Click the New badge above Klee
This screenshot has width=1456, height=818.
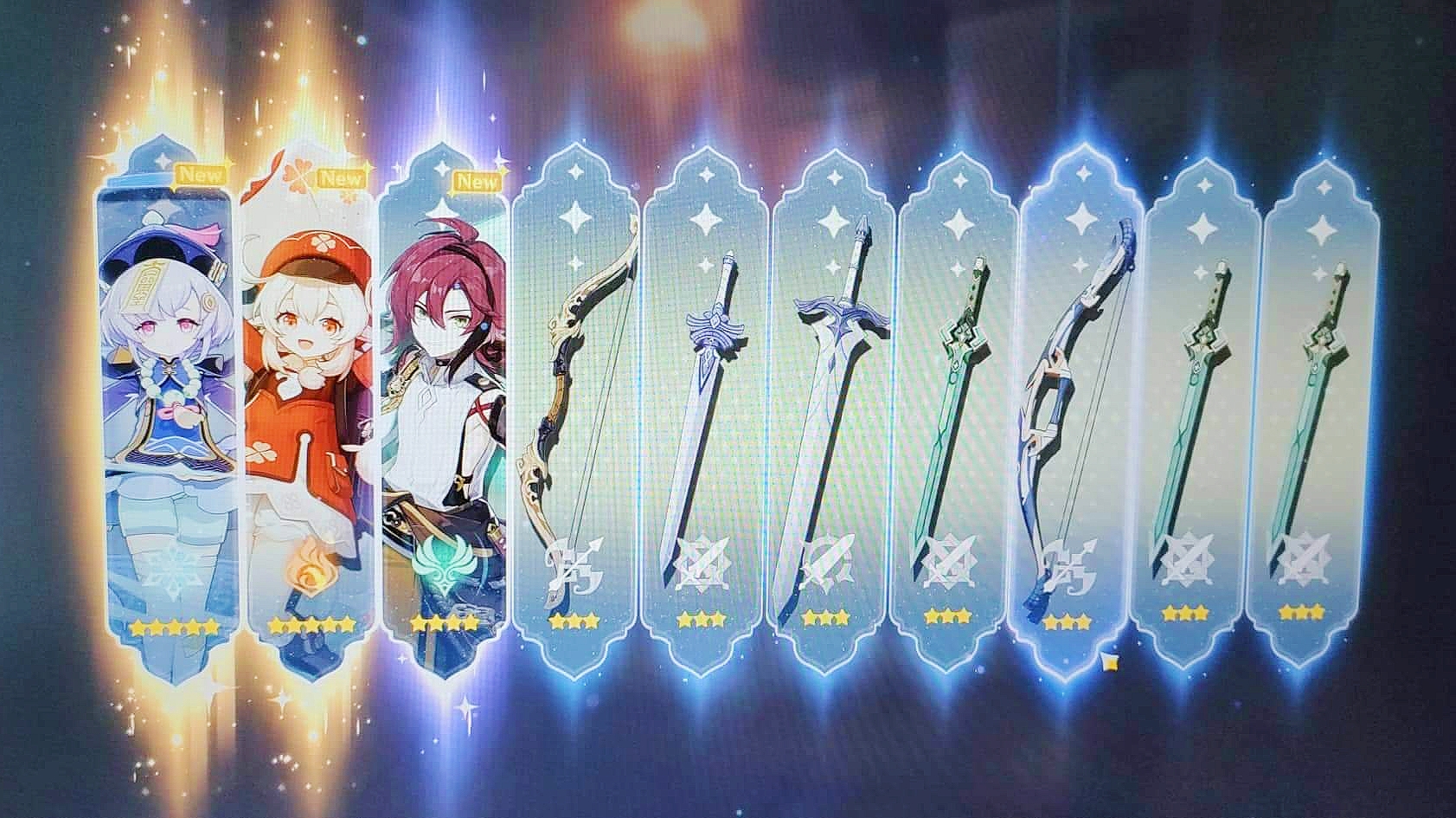click(x=340, y=180)
